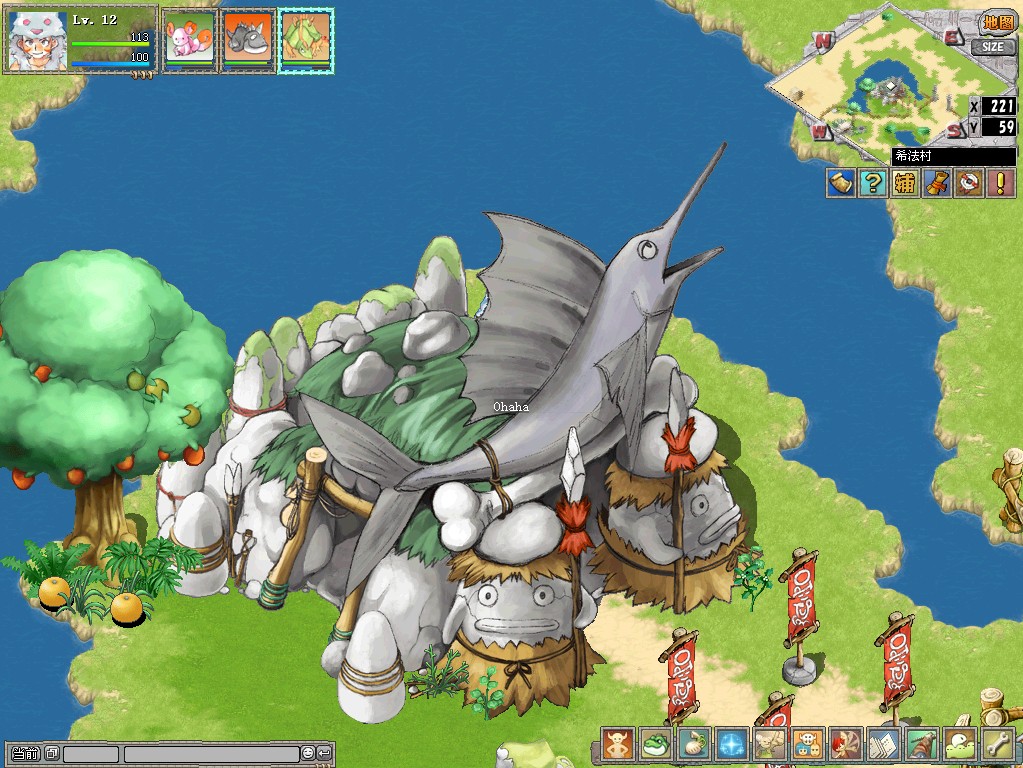The height and width of the screenshot is (768, 1023).
Task: Open the tied scroll quest icon
Action: click(x=936, y=183)
